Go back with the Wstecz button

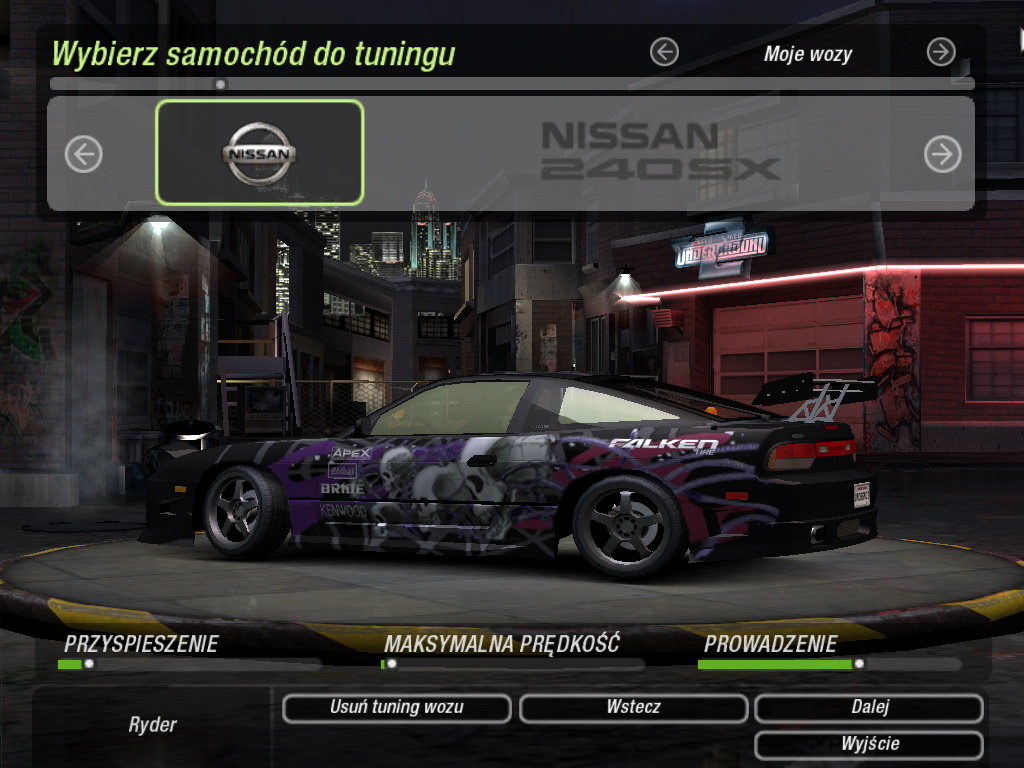(633, 708)
